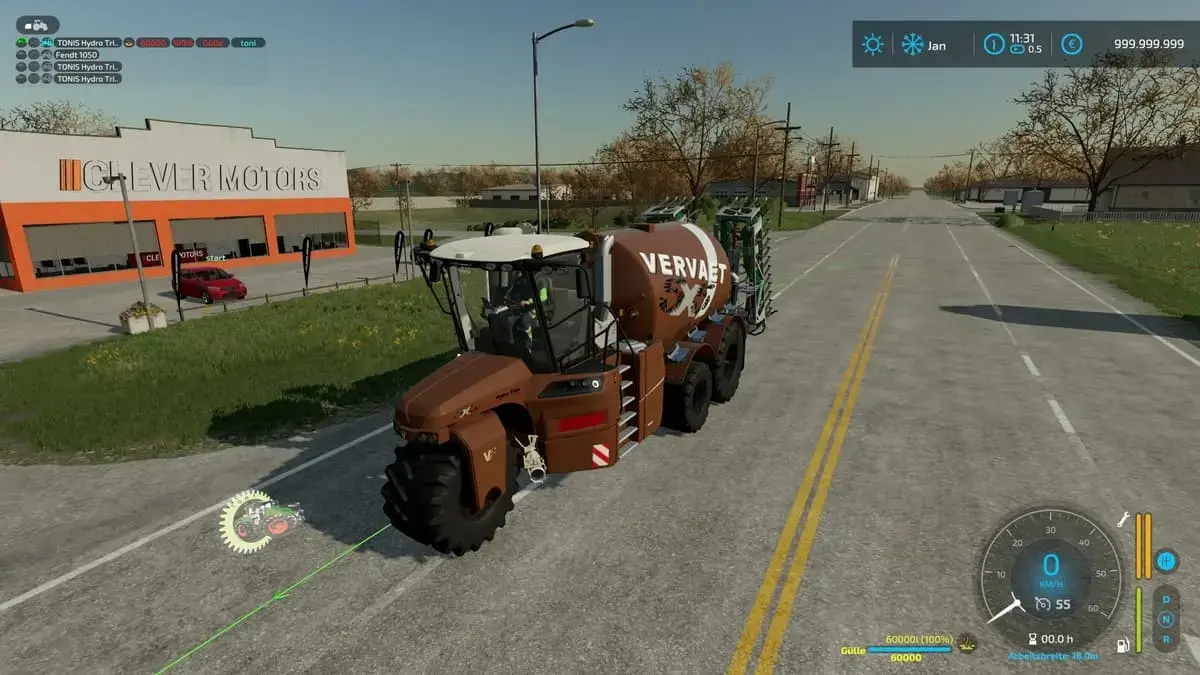Click the snowflake season icon beside Jan

point(912,44)
